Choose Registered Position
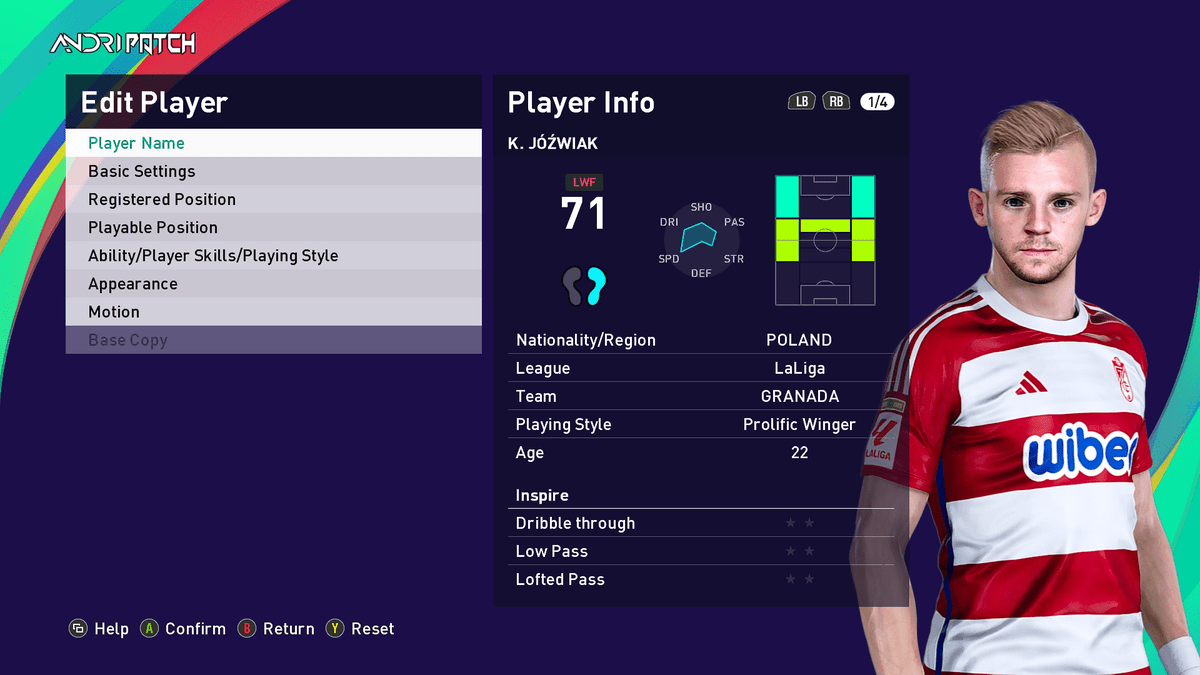1200x675 pixels. point(273,199)
